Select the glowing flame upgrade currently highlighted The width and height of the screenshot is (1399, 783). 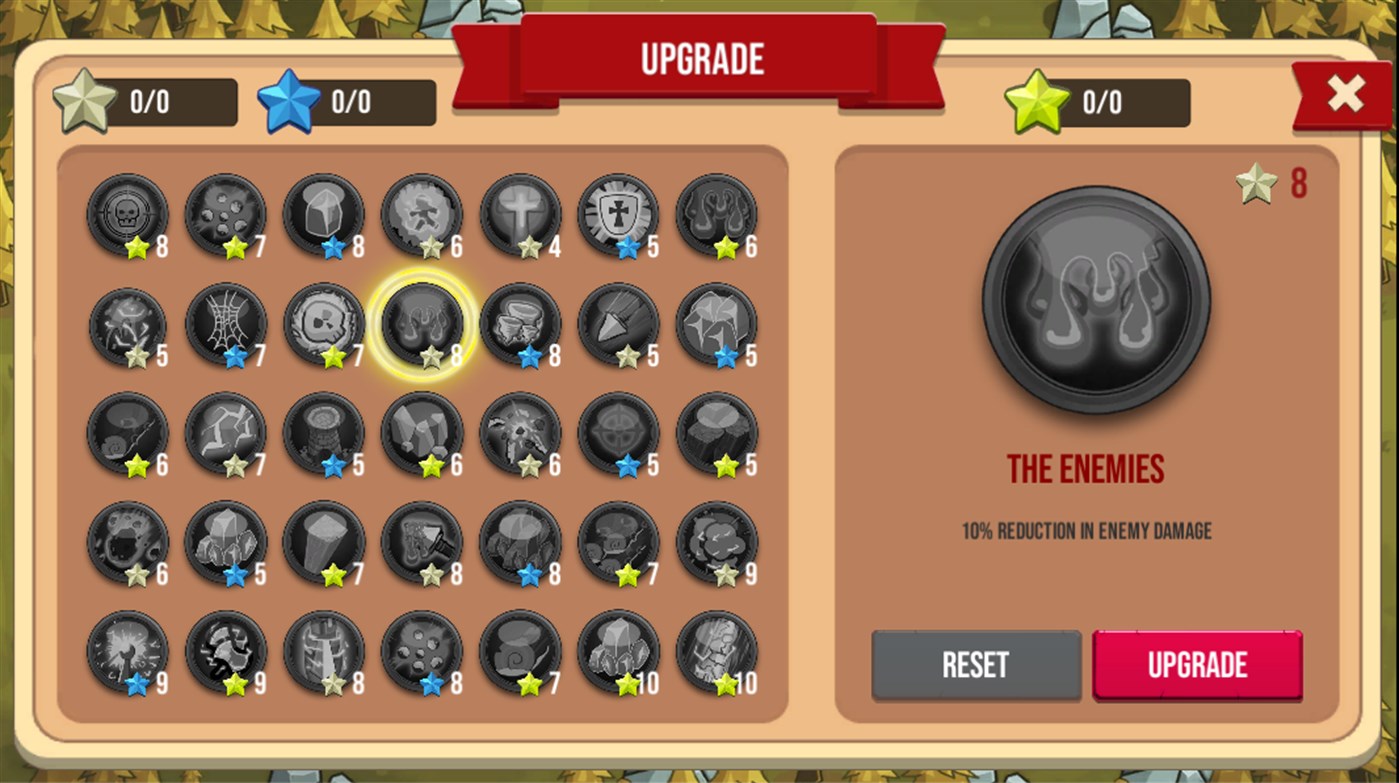click(422, 325)
